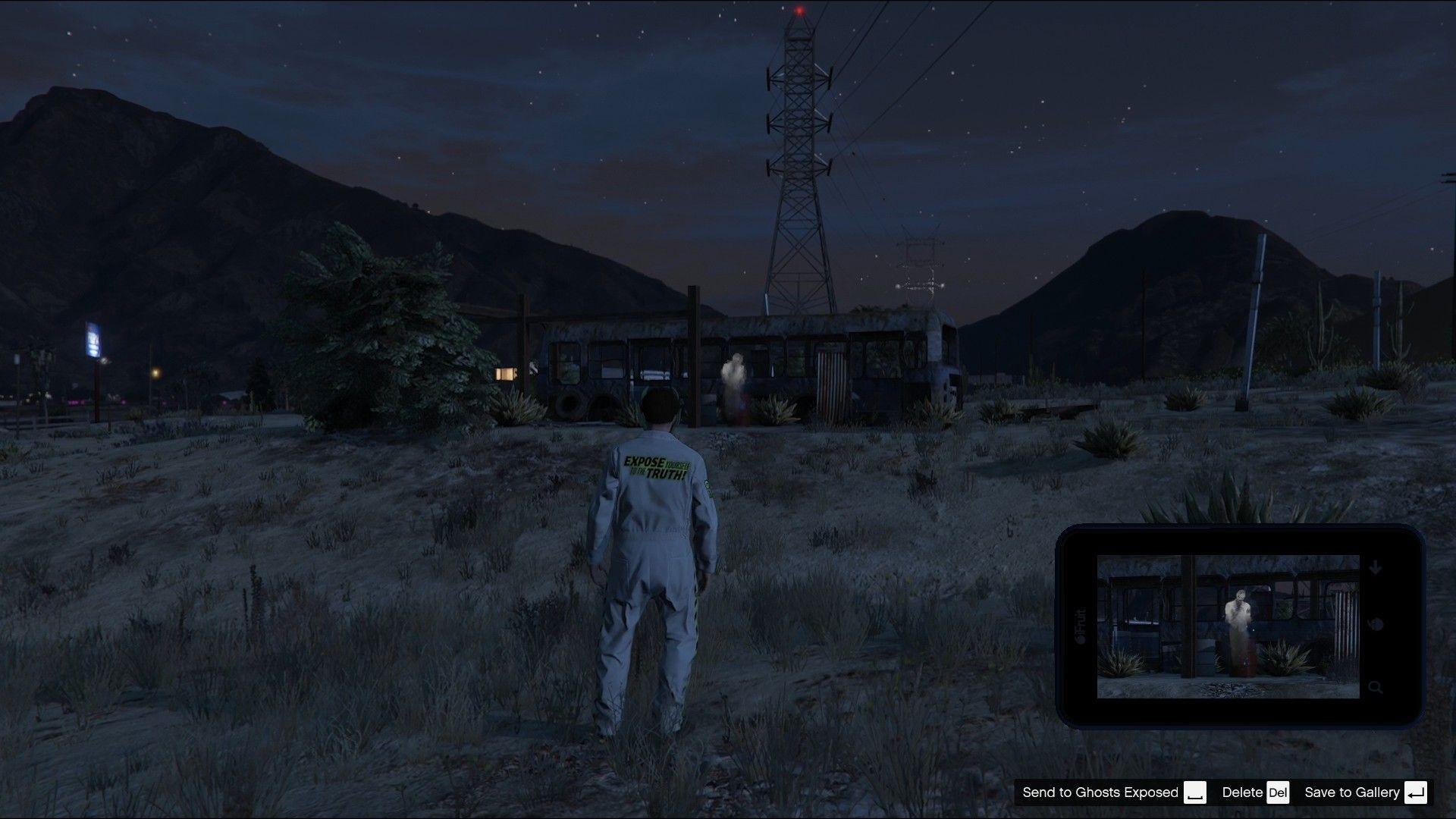Select the camera flip icon on the iFruit phone
This screenshot has width=1456, height=819.
(1376, 623)
